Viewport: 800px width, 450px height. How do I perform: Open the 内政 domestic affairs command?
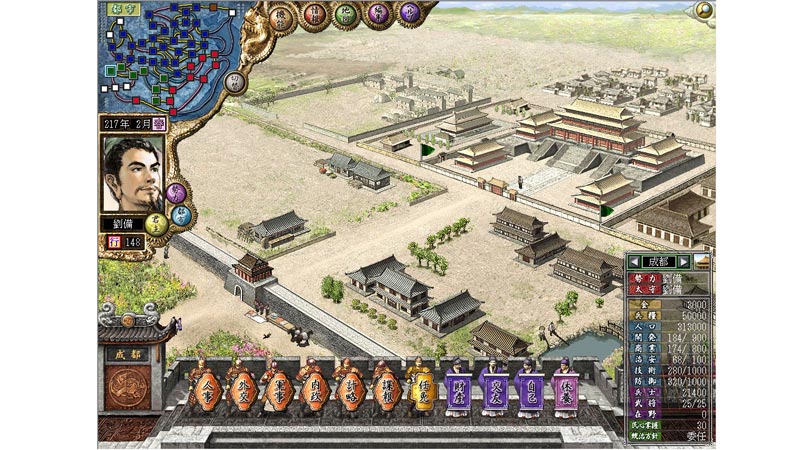click(x=310, y=387)
